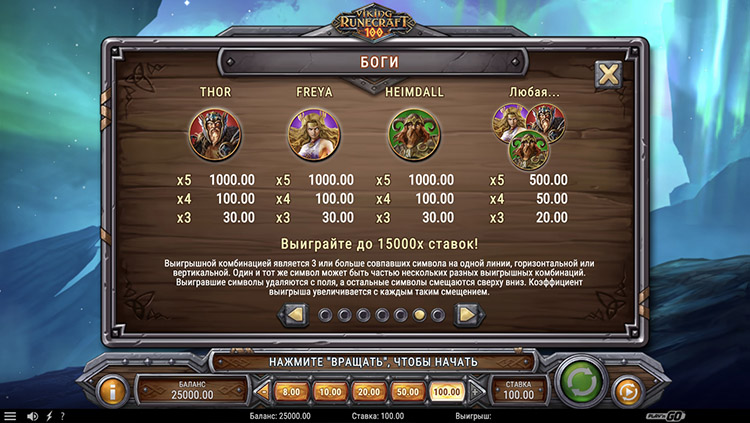The width and height of the screenshot is (750, 423).
Task: Decrease the bet with the left arrow
Action: 263,391
